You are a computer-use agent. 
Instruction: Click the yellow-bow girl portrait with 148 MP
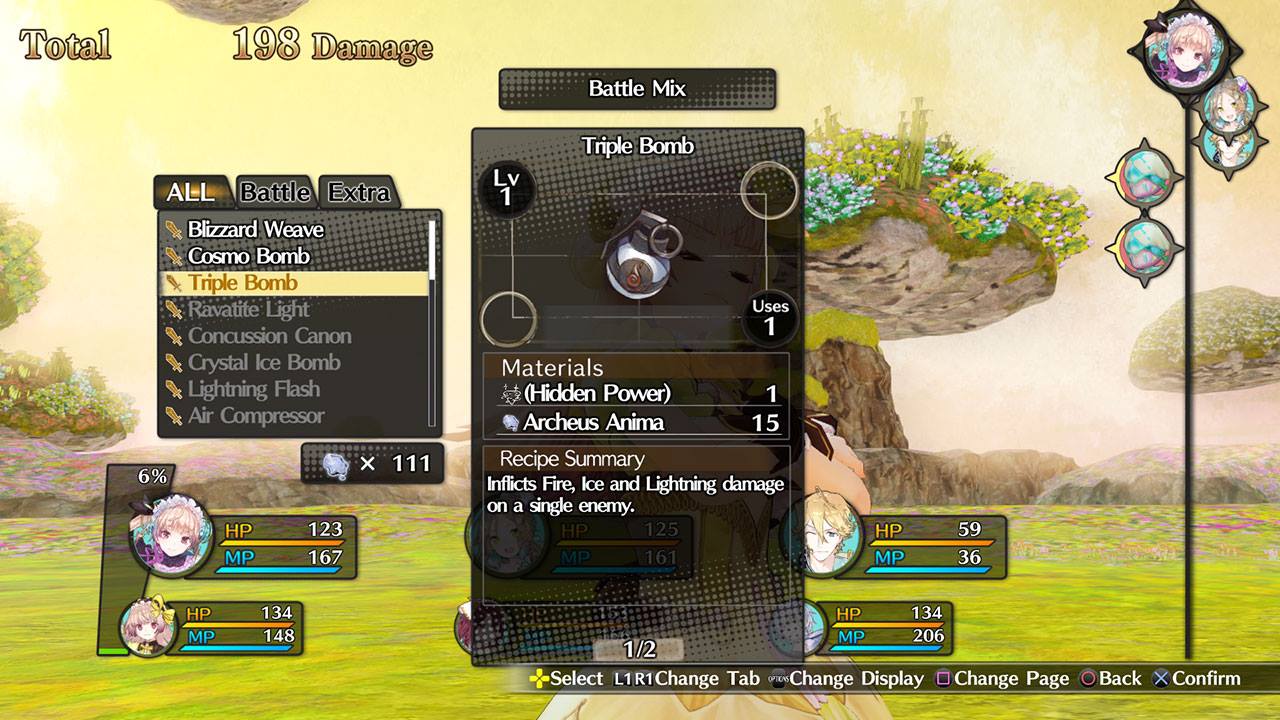click(x=148, y=626)
